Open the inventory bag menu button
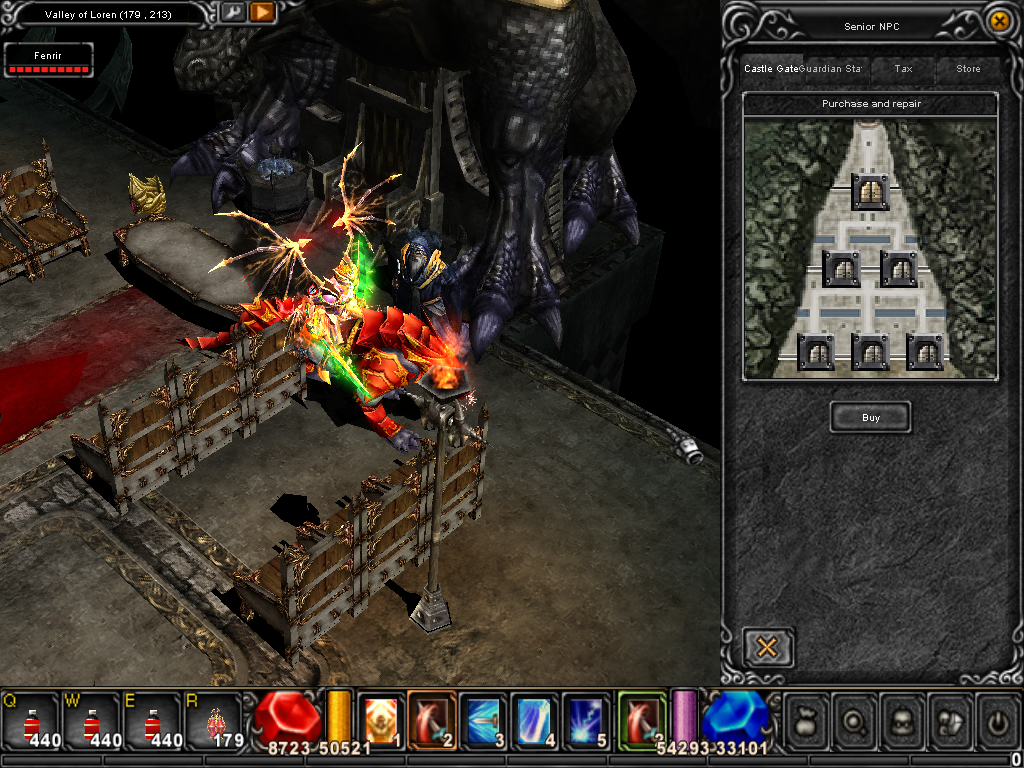The image size is (1024, 768). (x=808, y=720)
